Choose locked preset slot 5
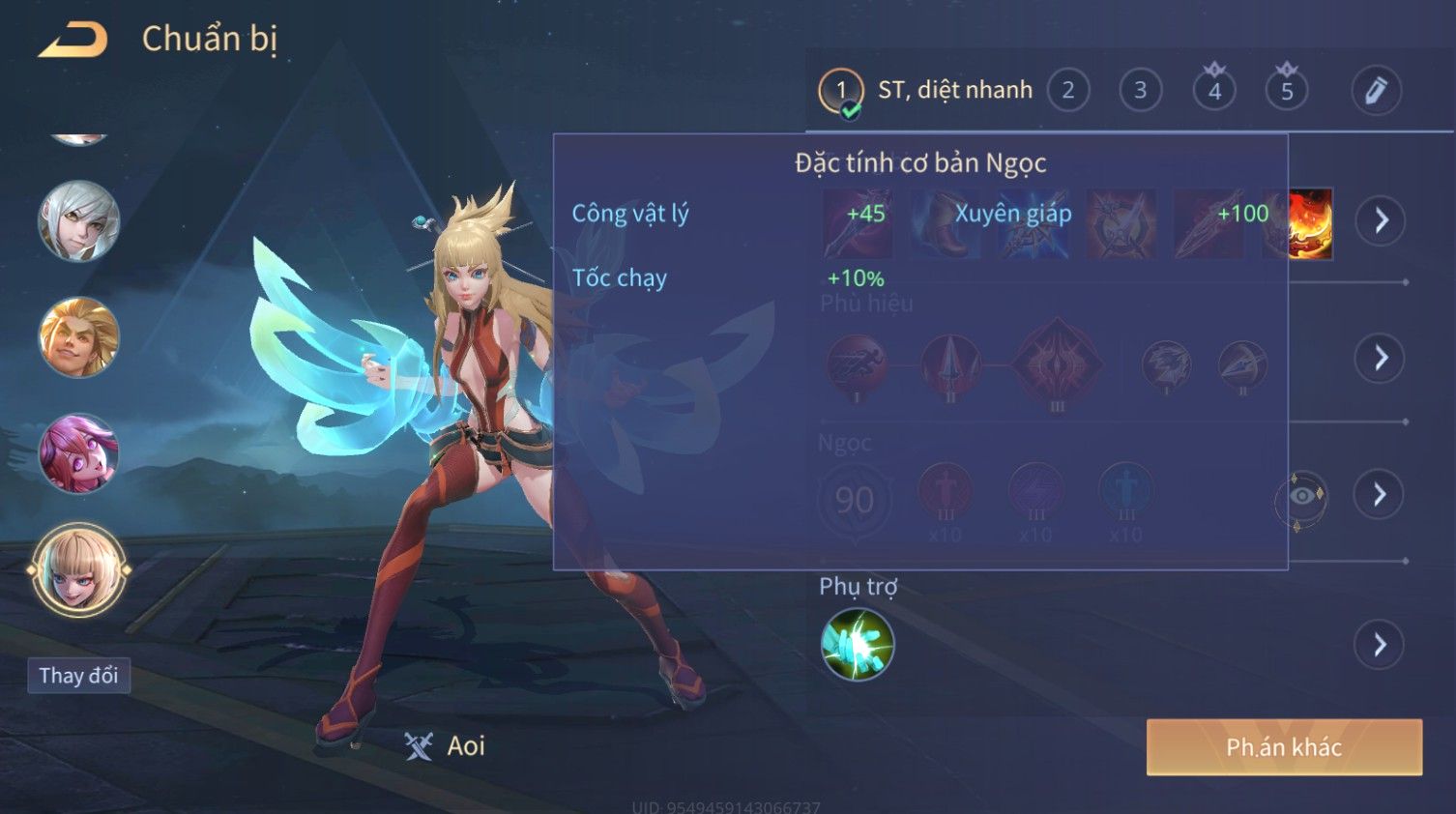Image resolution: width=1456 pixels, height=814 pixels. 1287,91
